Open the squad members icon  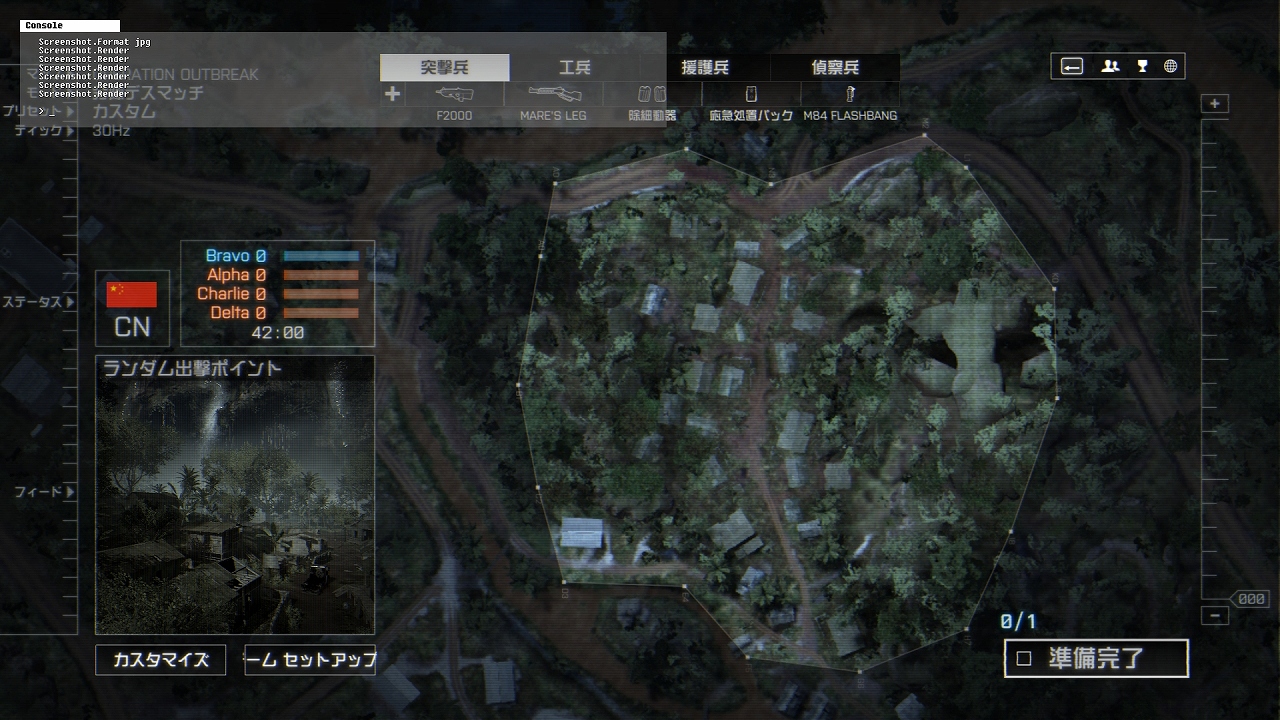[1110, 67]
